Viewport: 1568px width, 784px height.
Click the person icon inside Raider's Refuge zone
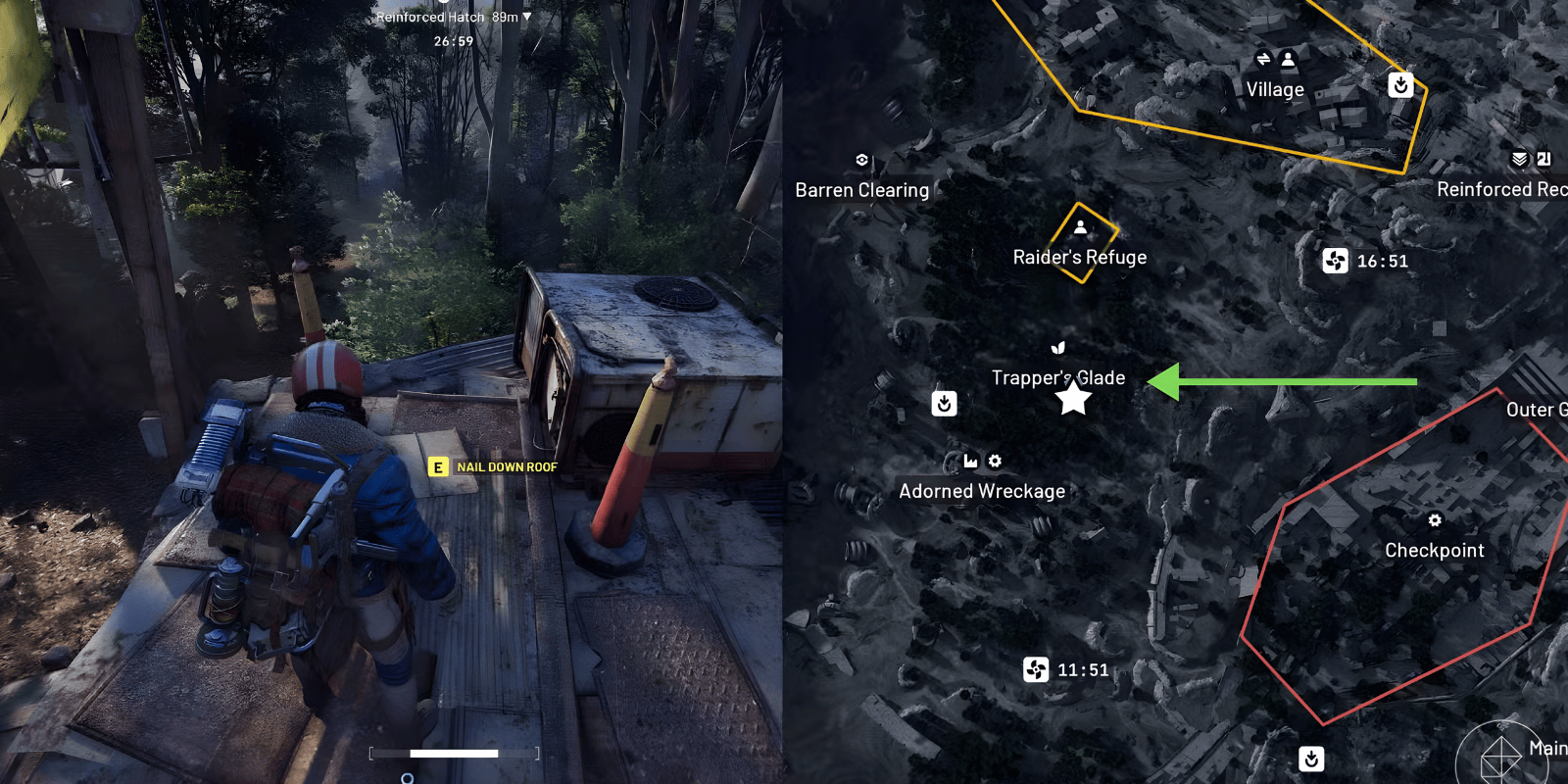click(x=1081, y=229)
